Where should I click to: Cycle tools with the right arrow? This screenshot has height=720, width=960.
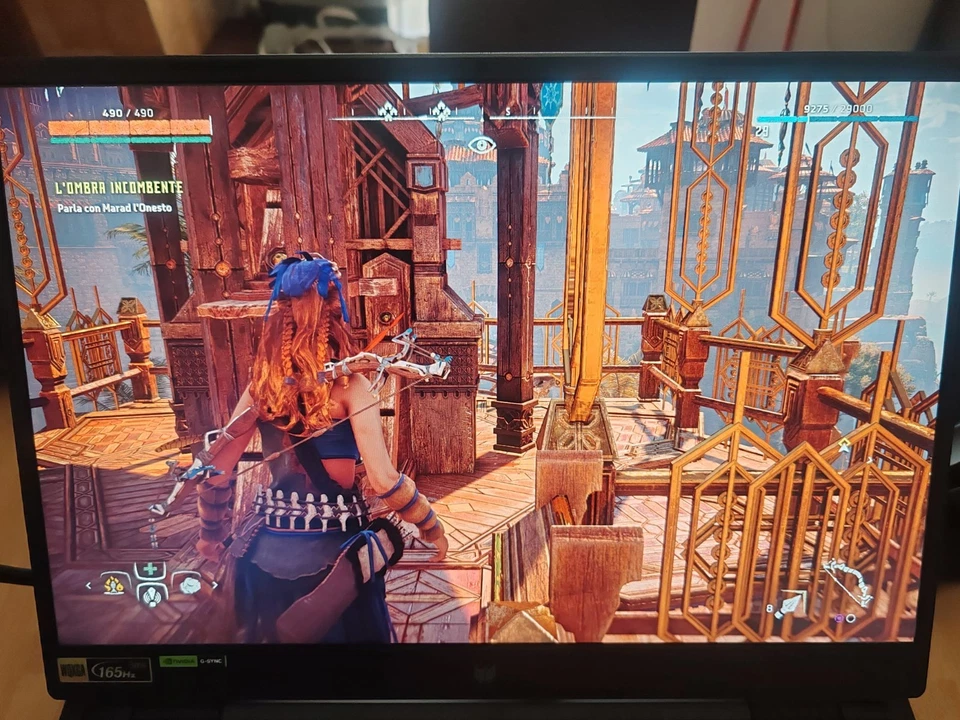(213, 586)
